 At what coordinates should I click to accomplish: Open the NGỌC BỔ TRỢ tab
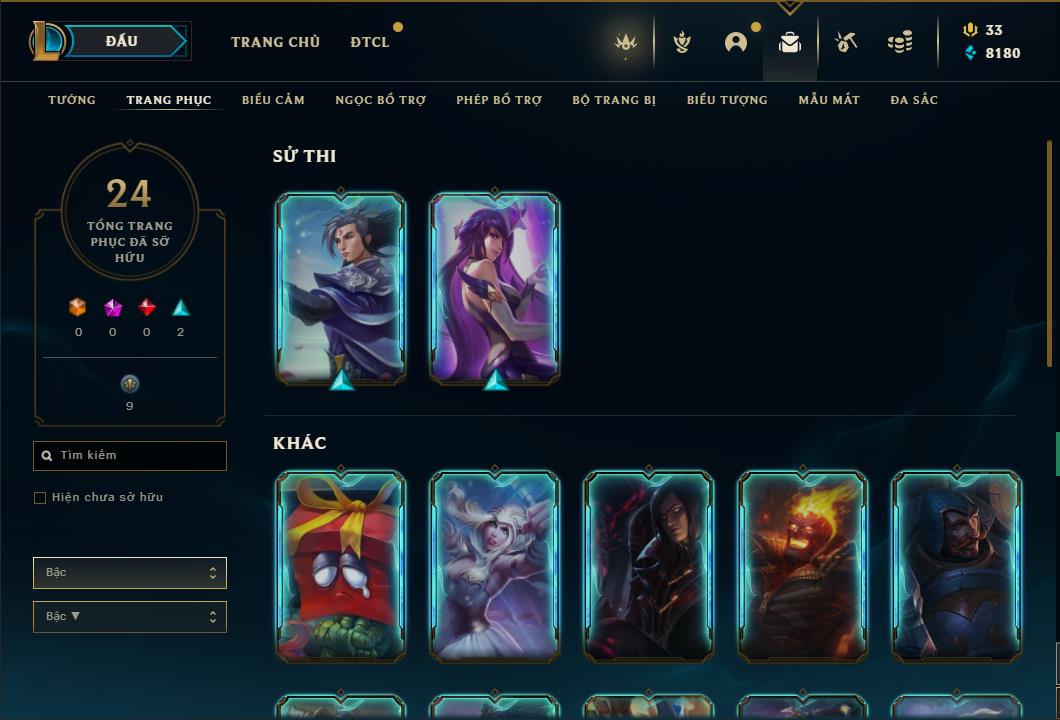[380, 100]
